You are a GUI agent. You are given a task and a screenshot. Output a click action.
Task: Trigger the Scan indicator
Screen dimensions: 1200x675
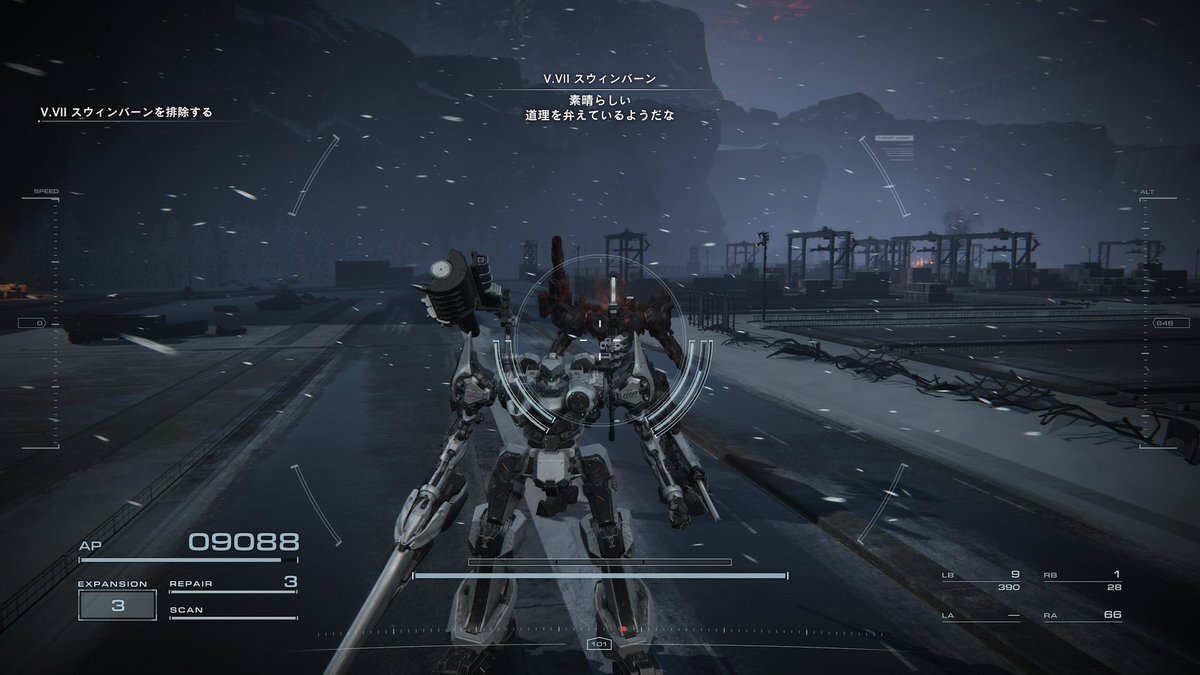pyautogui.click(x=233, y=611)
